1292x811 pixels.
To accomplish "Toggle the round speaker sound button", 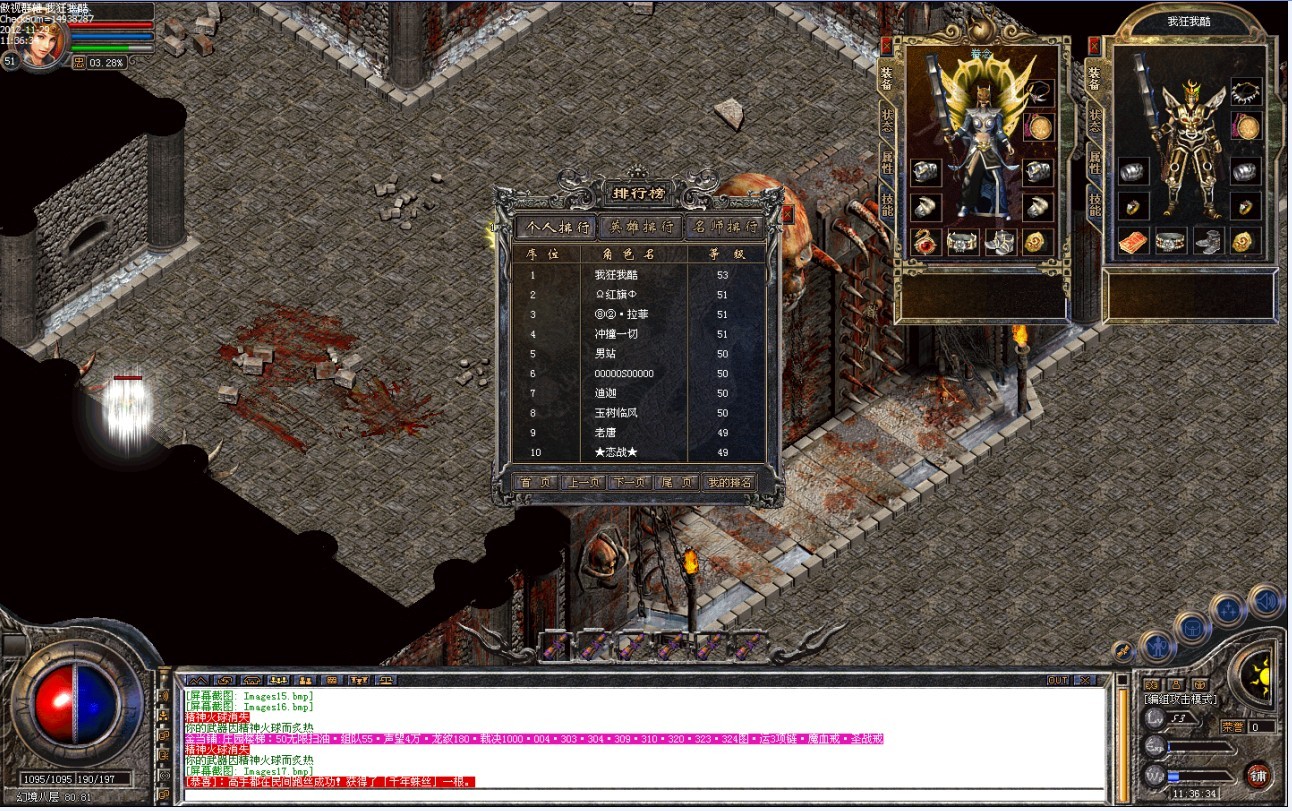I will (x=1265, y=601).
